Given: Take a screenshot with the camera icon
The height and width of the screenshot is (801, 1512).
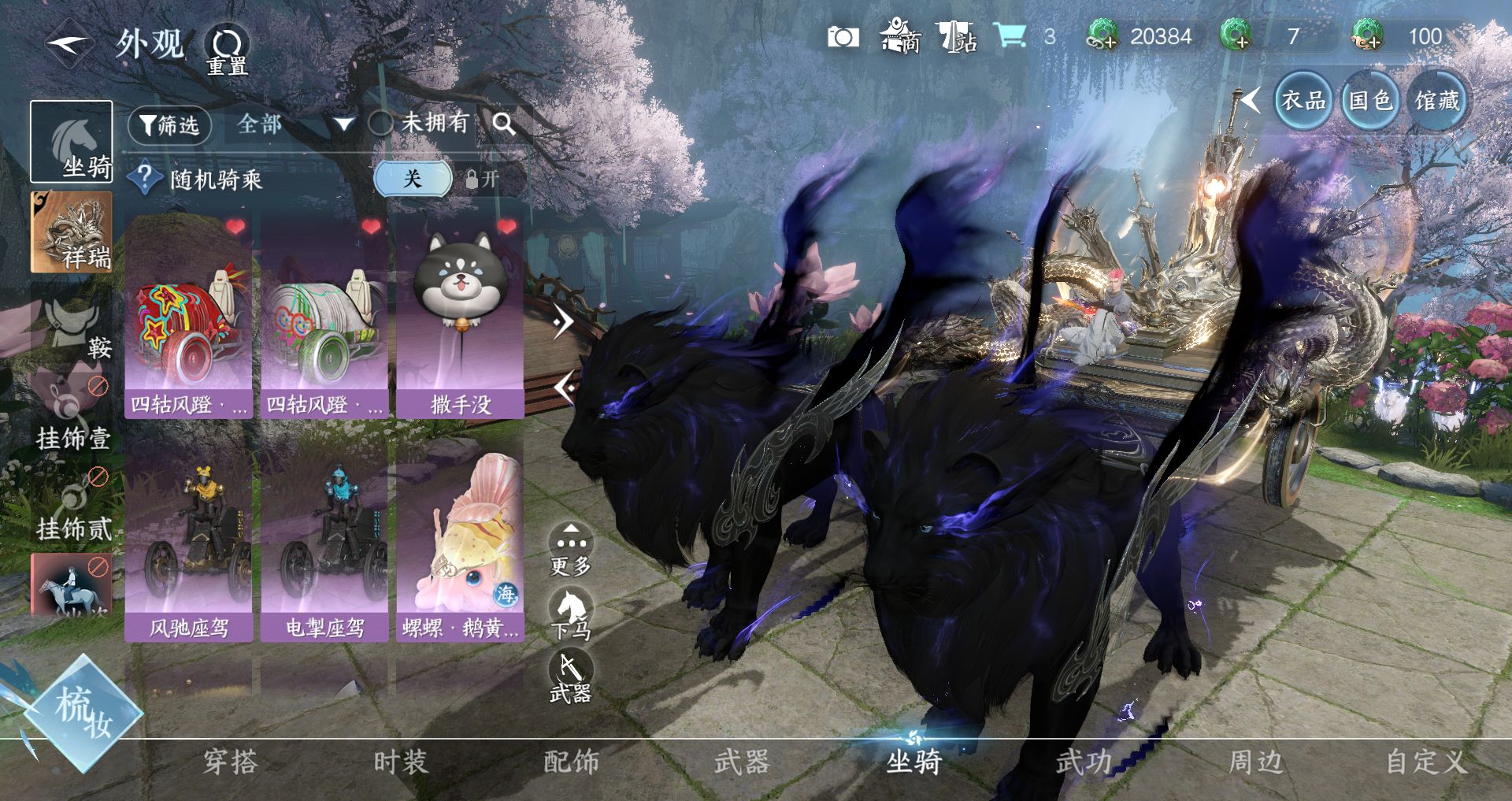Looking at the screenshot, I should point(843,37).
